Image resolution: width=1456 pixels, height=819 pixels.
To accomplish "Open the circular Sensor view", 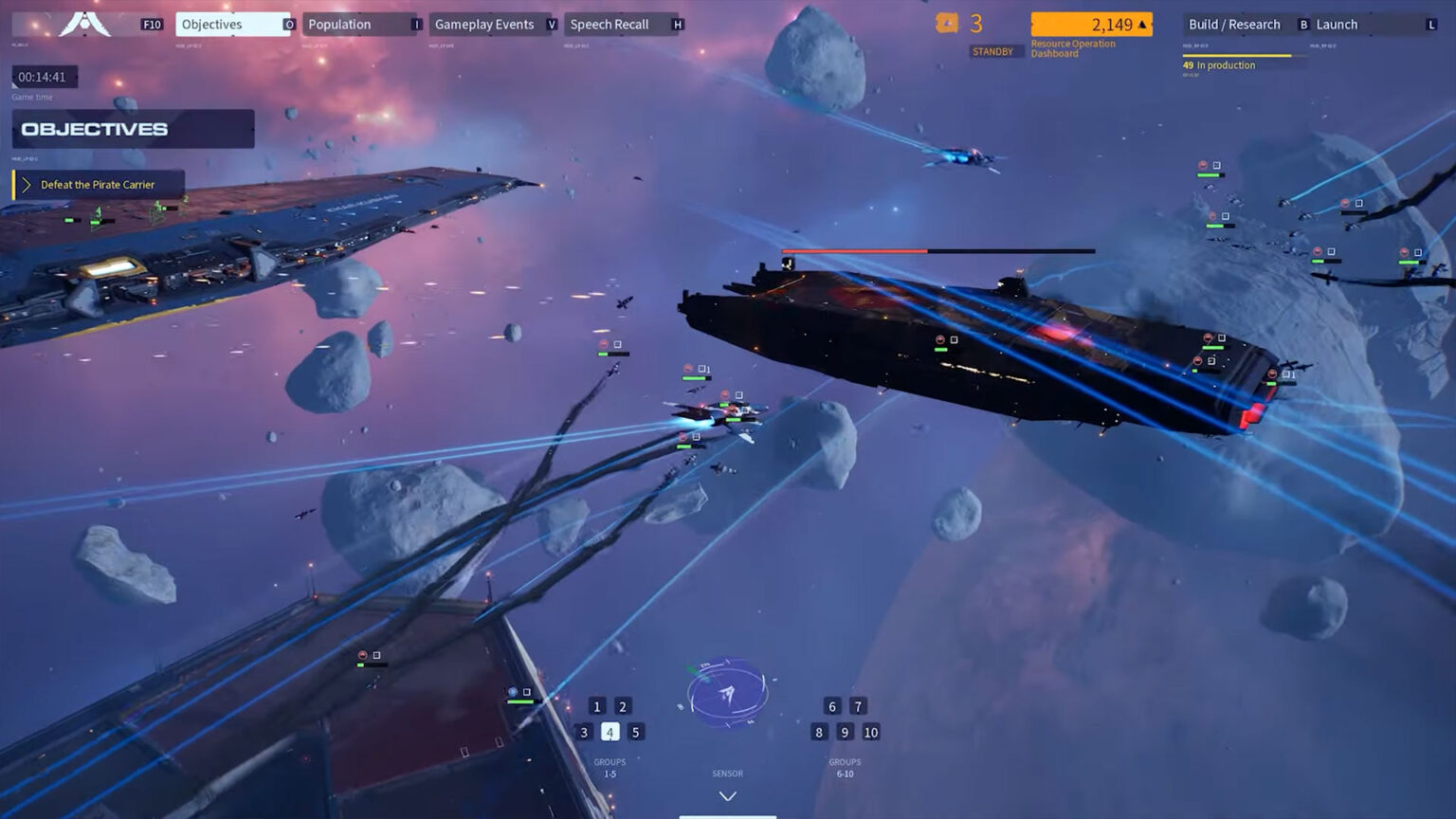I will [727, 695].
